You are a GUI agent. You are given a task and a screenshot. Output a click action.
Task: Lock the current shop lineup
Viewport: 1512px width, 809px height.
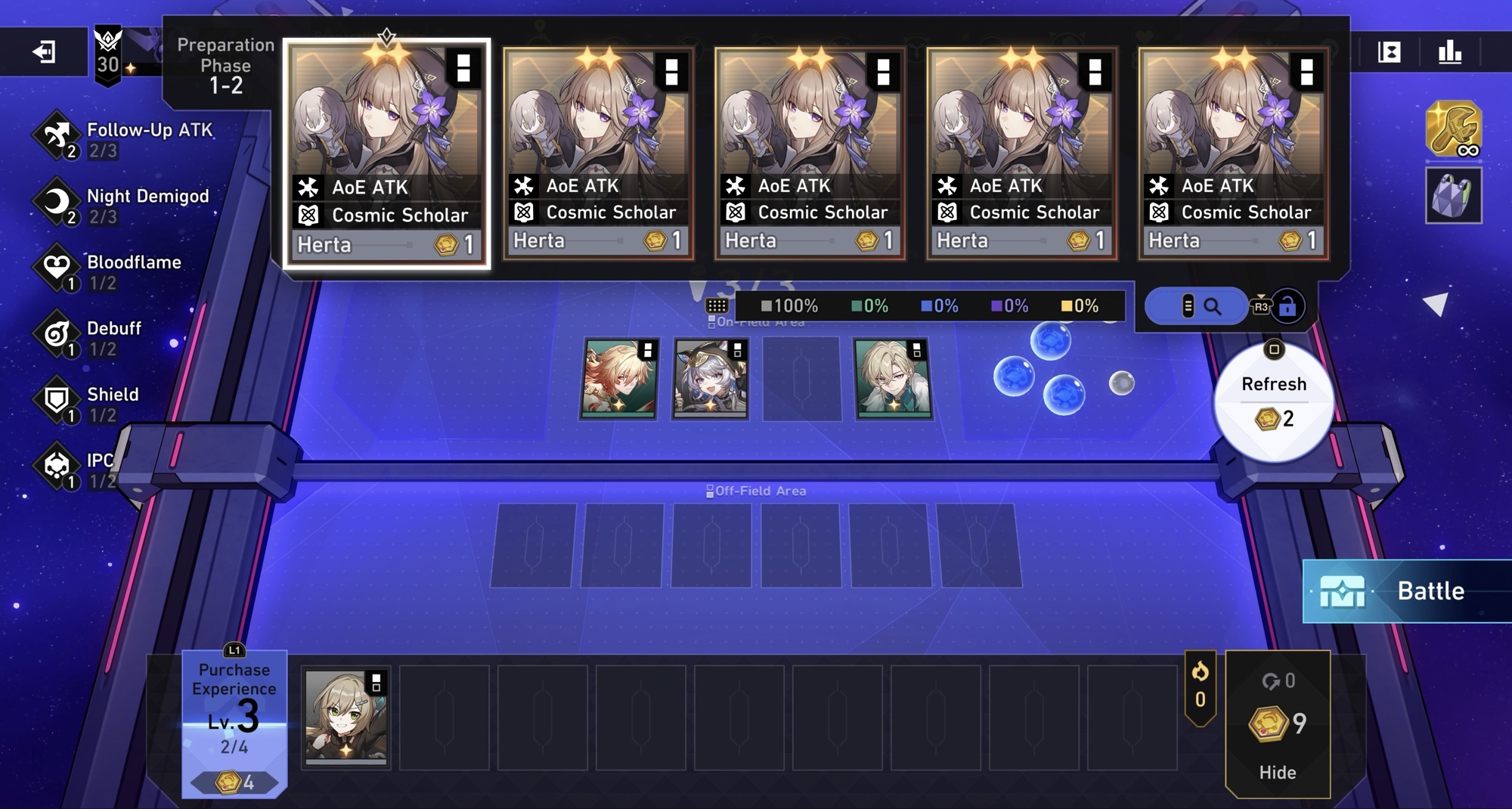[1287, 306]
